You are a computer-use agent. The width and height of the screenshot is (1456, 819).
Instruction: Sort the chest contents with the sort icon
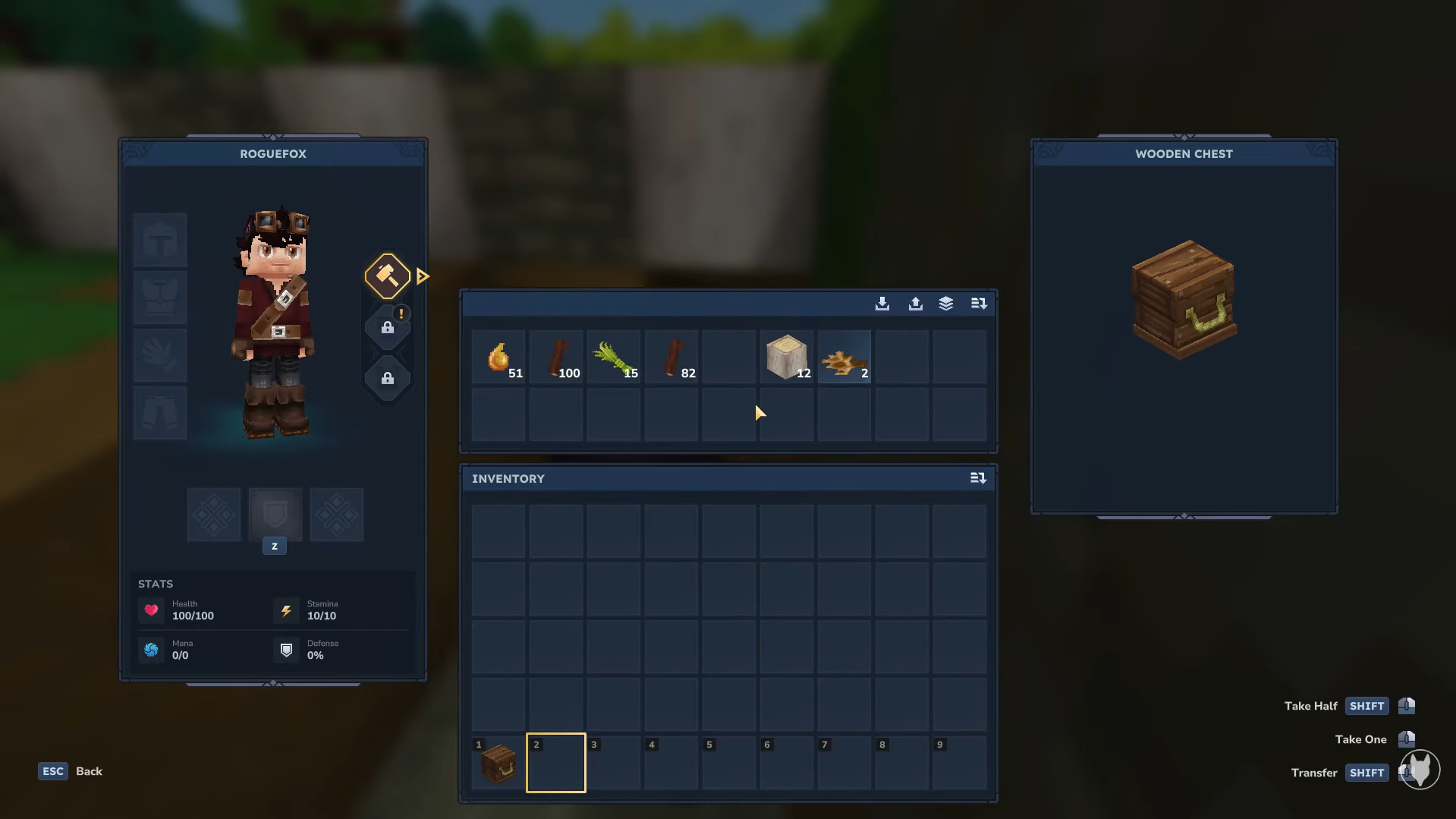(979, 303)
